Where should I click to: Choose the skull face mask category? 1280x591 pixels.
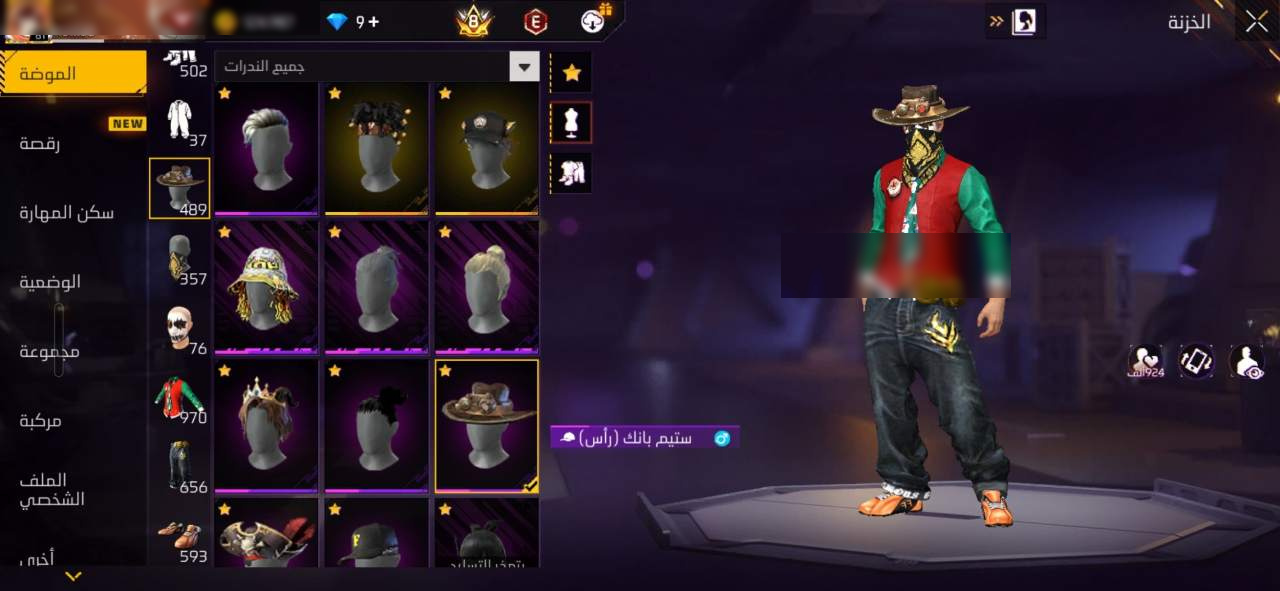click(180, 328)
